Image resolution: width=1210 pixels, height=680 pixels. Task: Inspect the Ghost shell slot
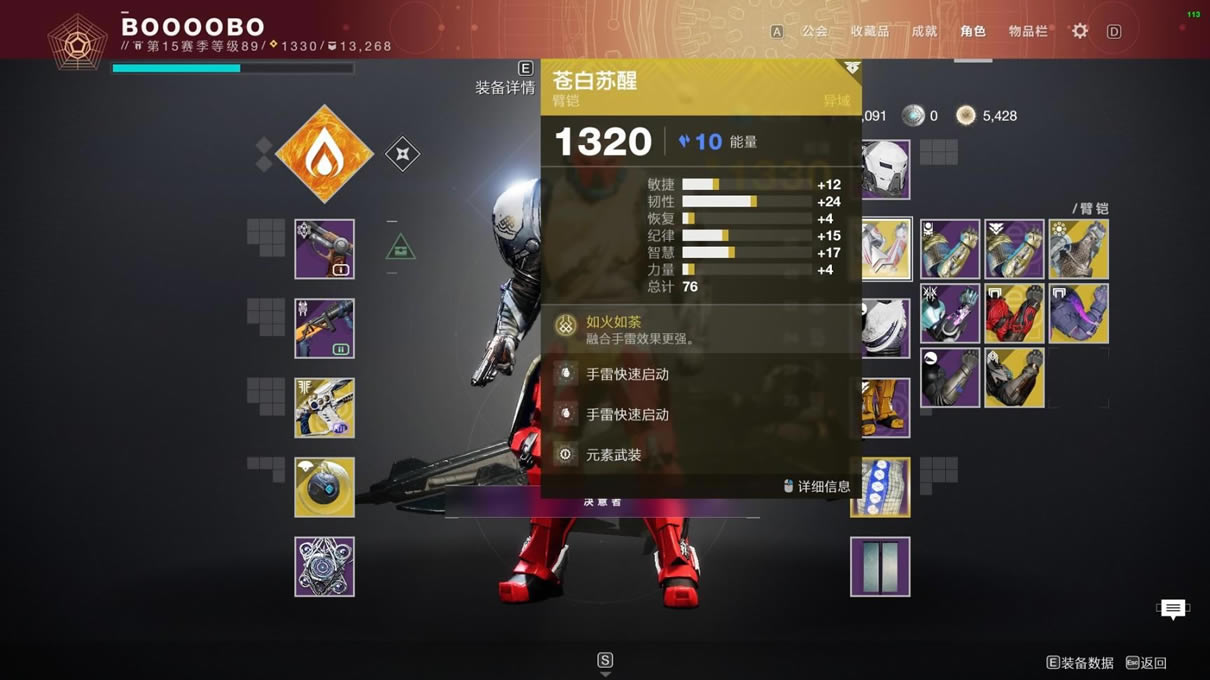pyautogui.click(x=324, y=487)
